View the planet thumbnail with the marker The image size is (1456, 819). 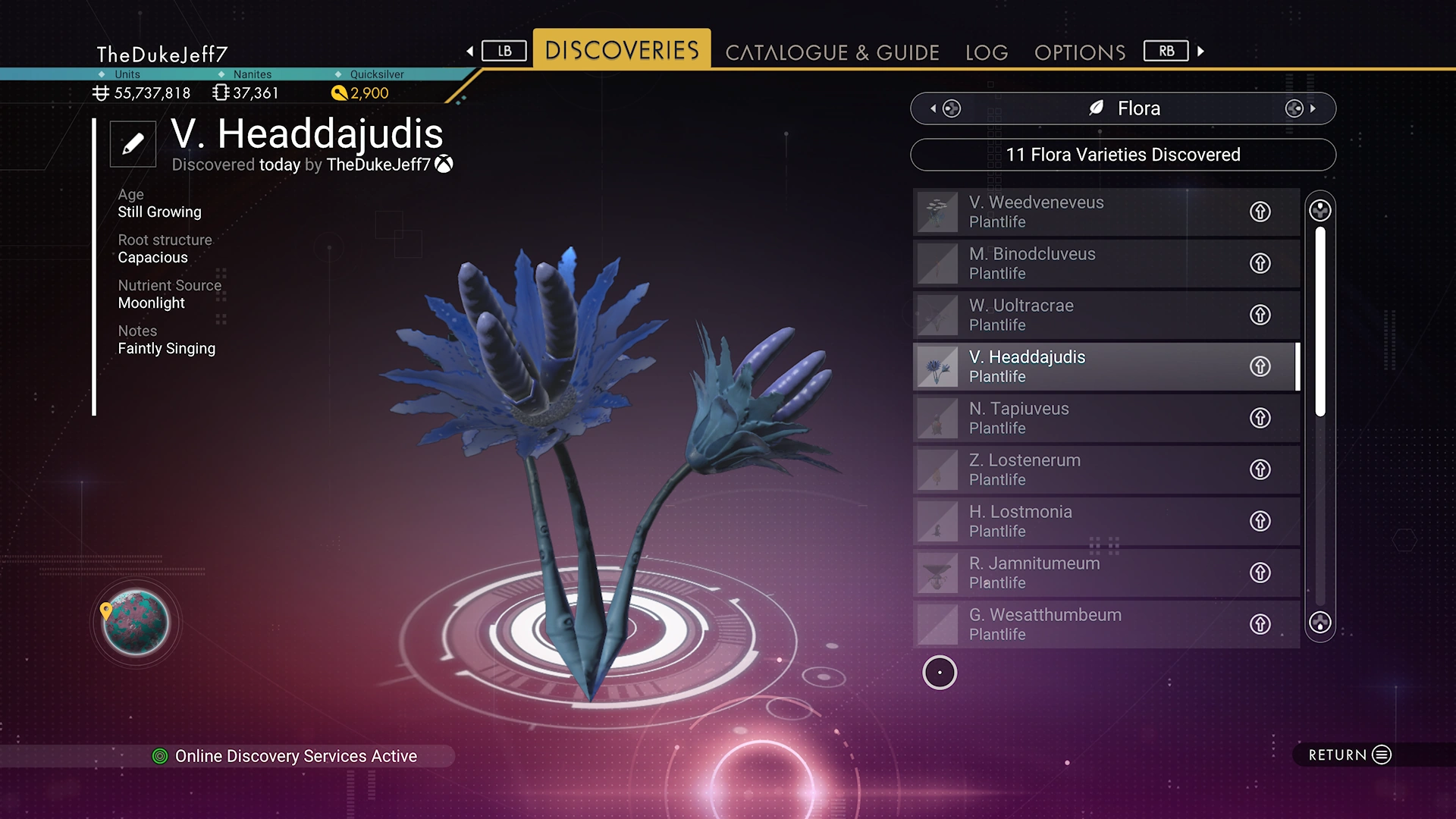(x=136, y=623)
